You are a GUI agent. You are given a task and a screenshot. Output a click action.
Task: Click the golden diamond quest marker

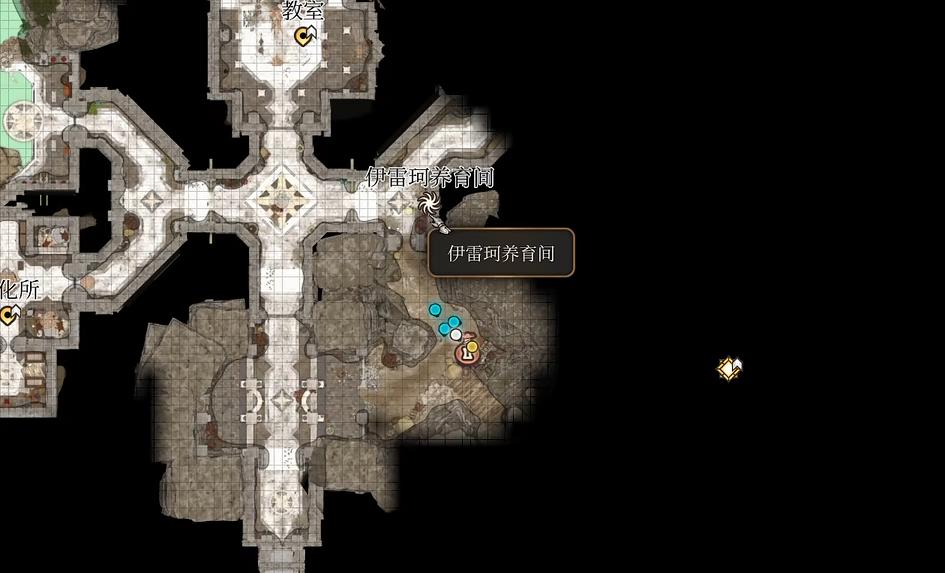tap(730, 369)
